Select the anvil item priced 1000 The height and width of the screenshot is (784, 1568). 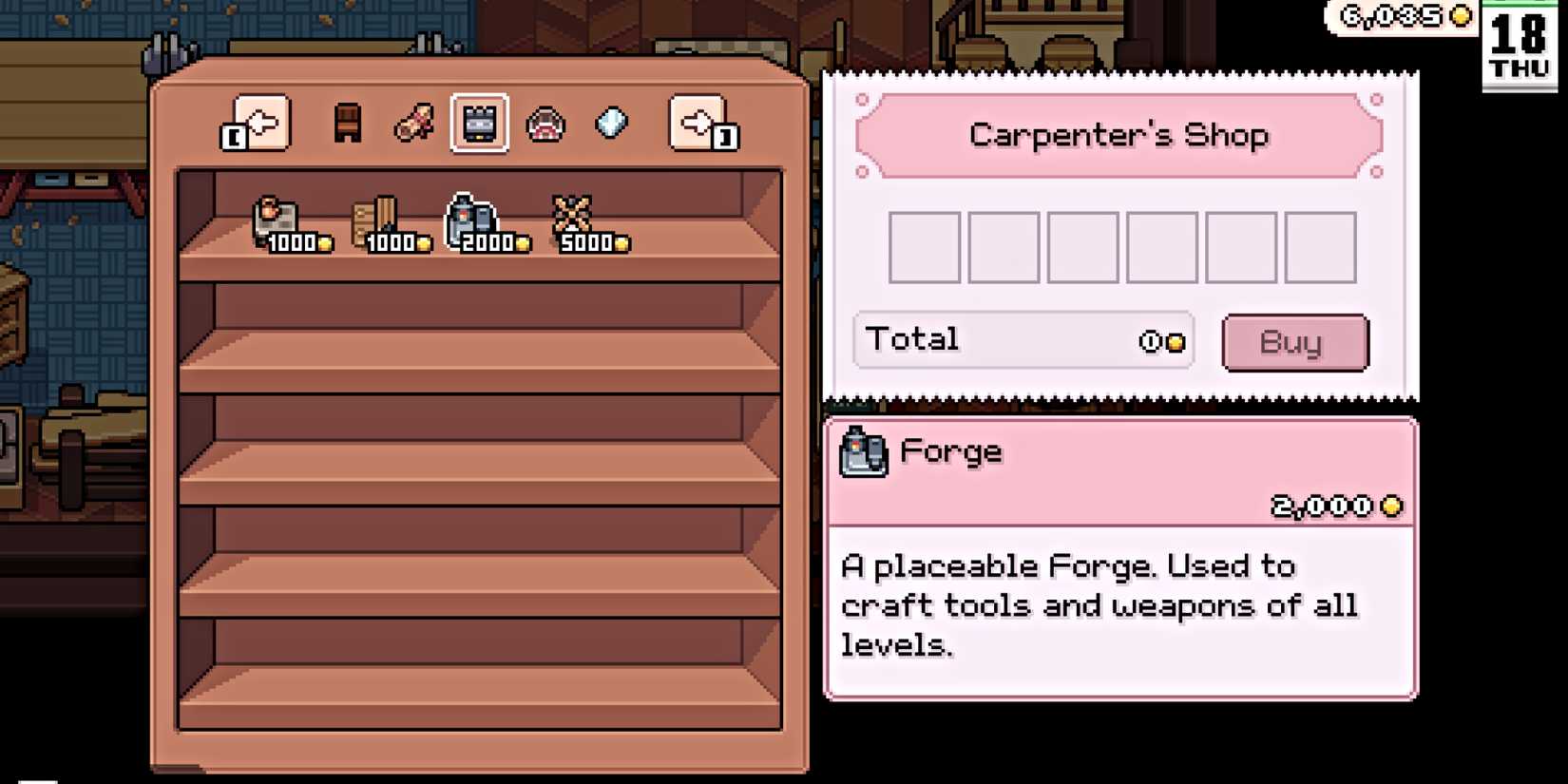point(276,219)
